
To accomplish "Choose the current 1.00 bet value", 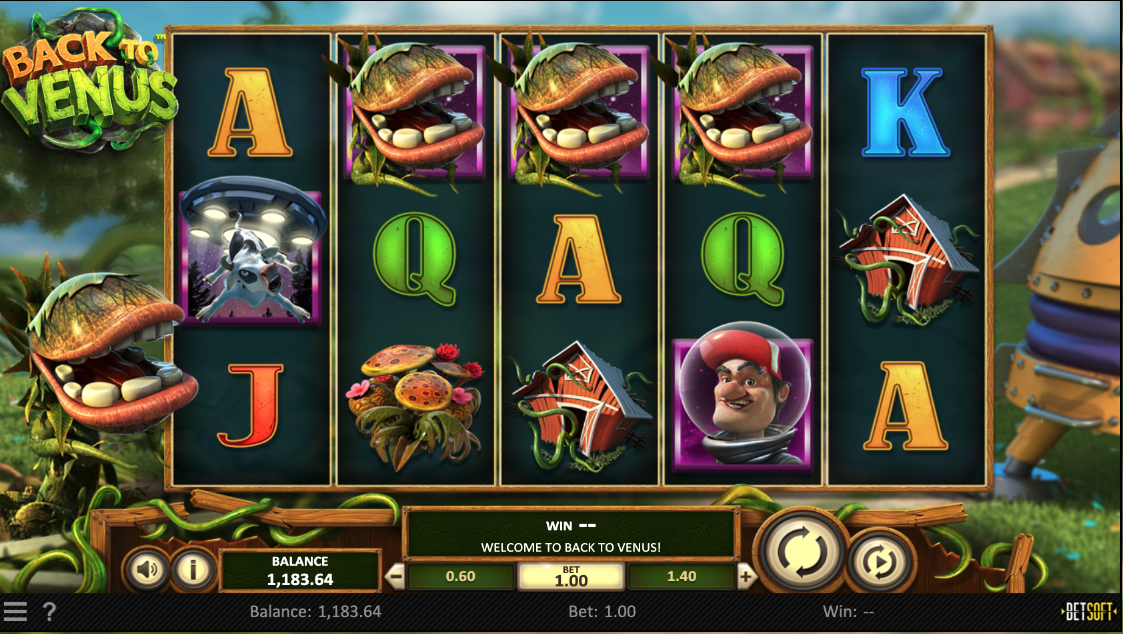I will (571, 577).
